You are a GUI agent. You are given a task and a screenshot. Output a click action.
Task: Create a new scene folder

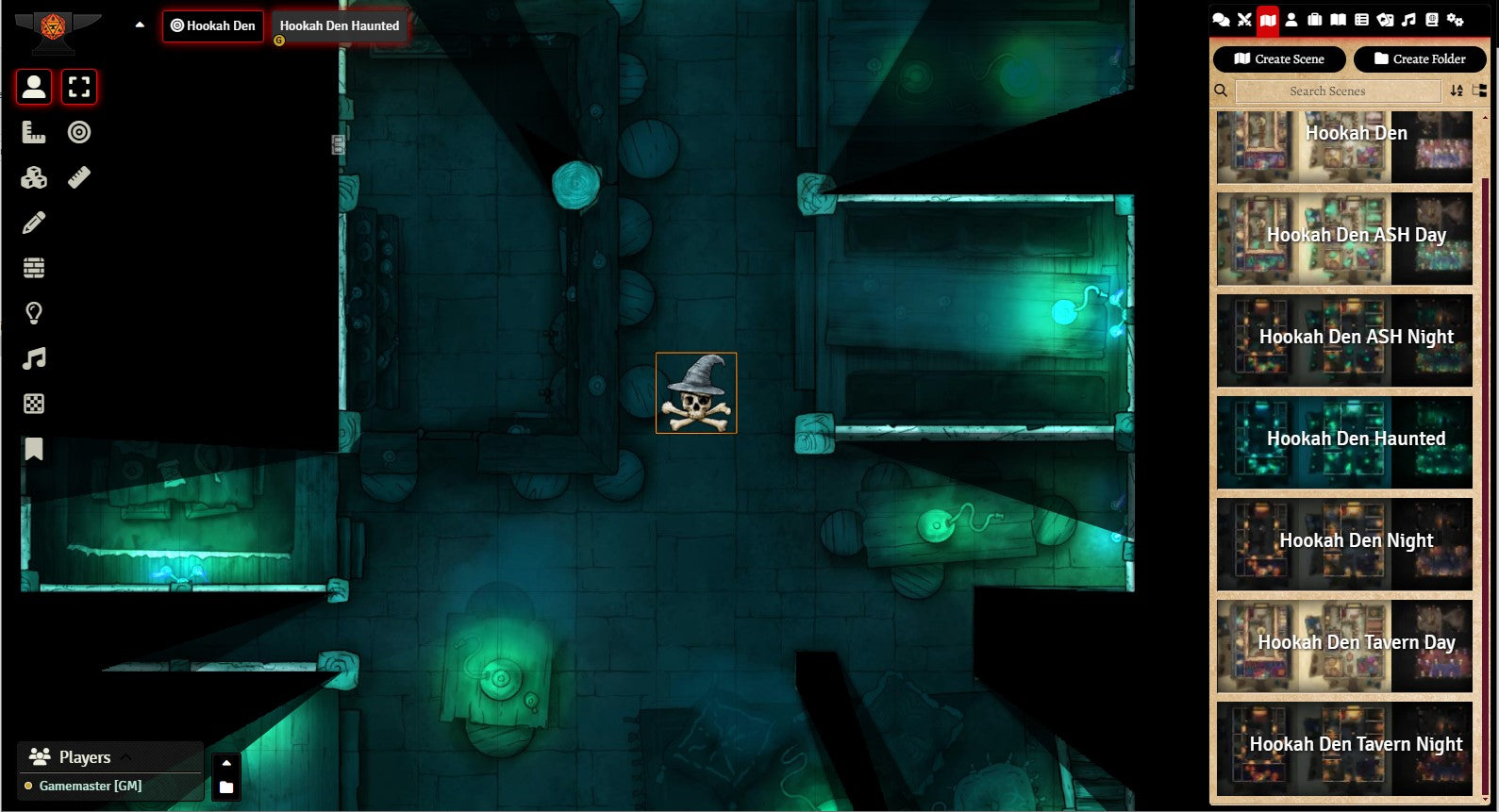(x=1419, y=58)
